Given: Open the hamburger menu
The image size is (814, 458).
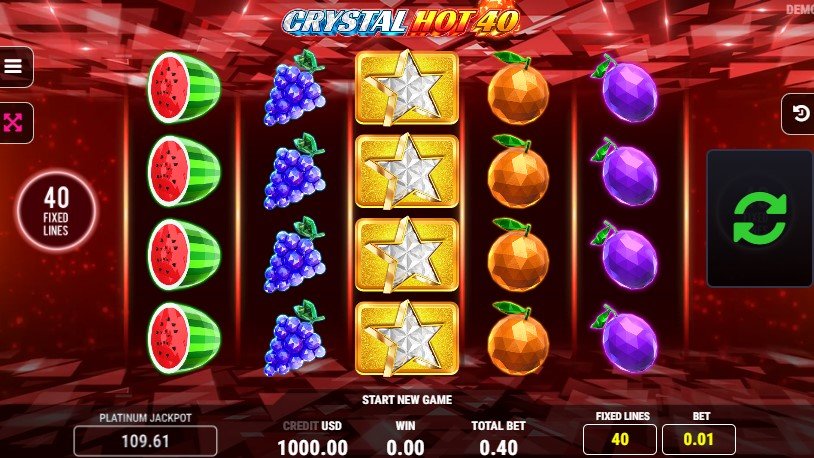Looking at the screenshot, I should click(x=14, y=67).
